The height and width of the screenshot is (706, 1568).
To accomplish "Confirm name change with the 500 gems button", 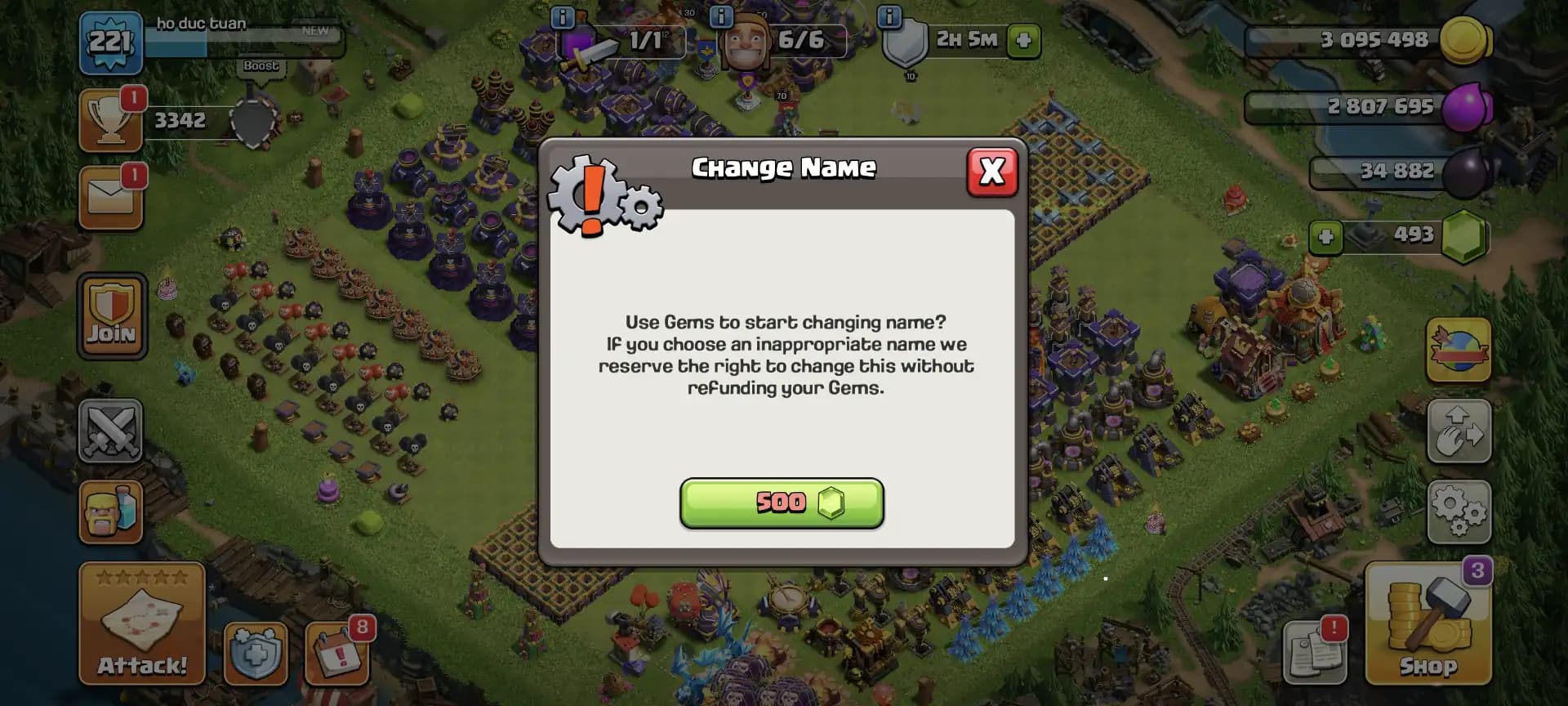I will coord(782,504).
